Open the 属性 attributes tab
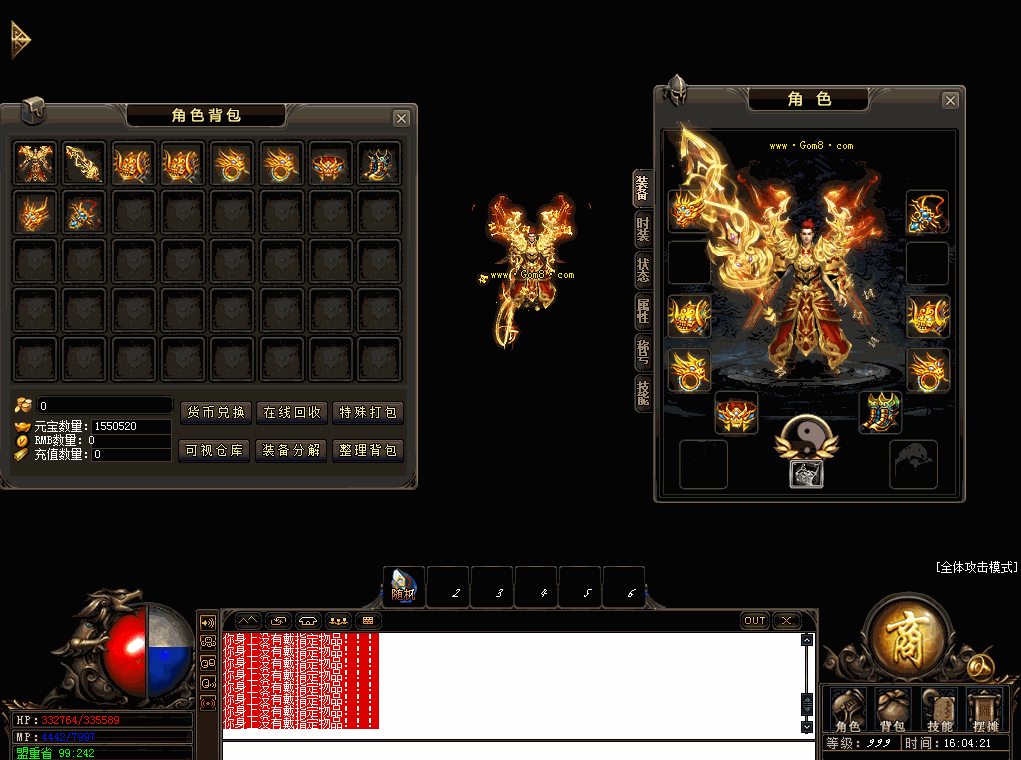1021x760 pixels. coord(643,311)
